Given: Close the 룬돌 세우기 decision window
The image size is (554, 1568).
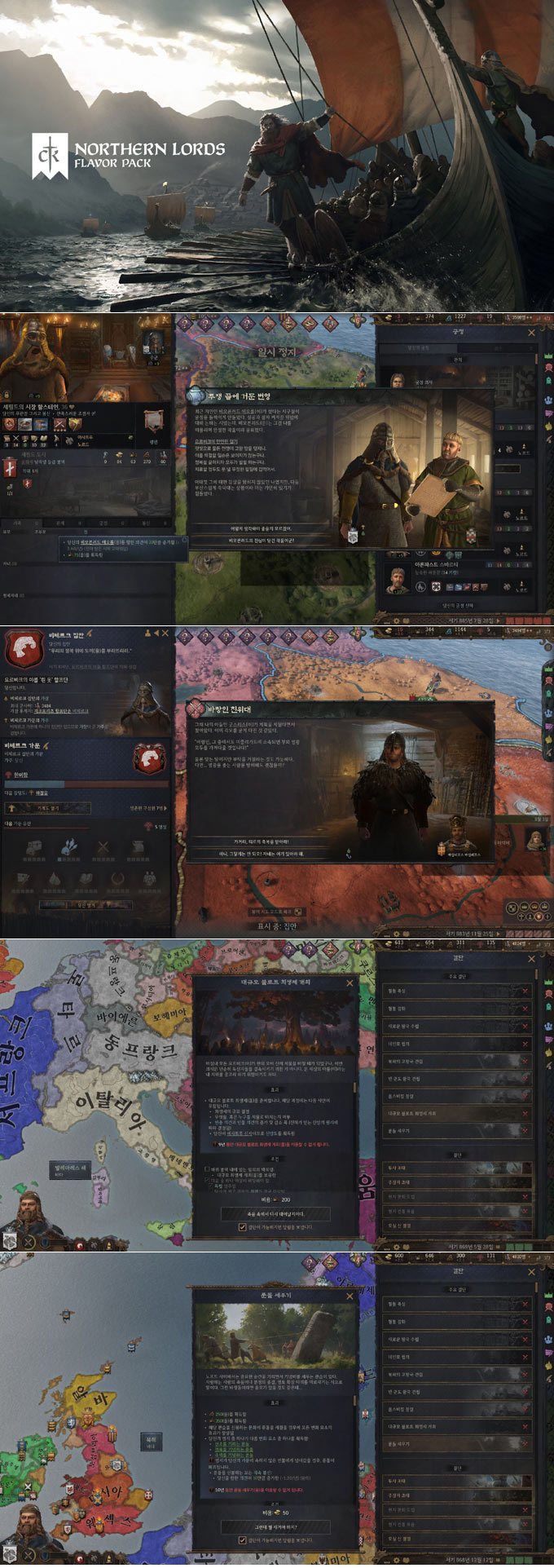Looking at the screenshot, I should [x=350, y=1296].
